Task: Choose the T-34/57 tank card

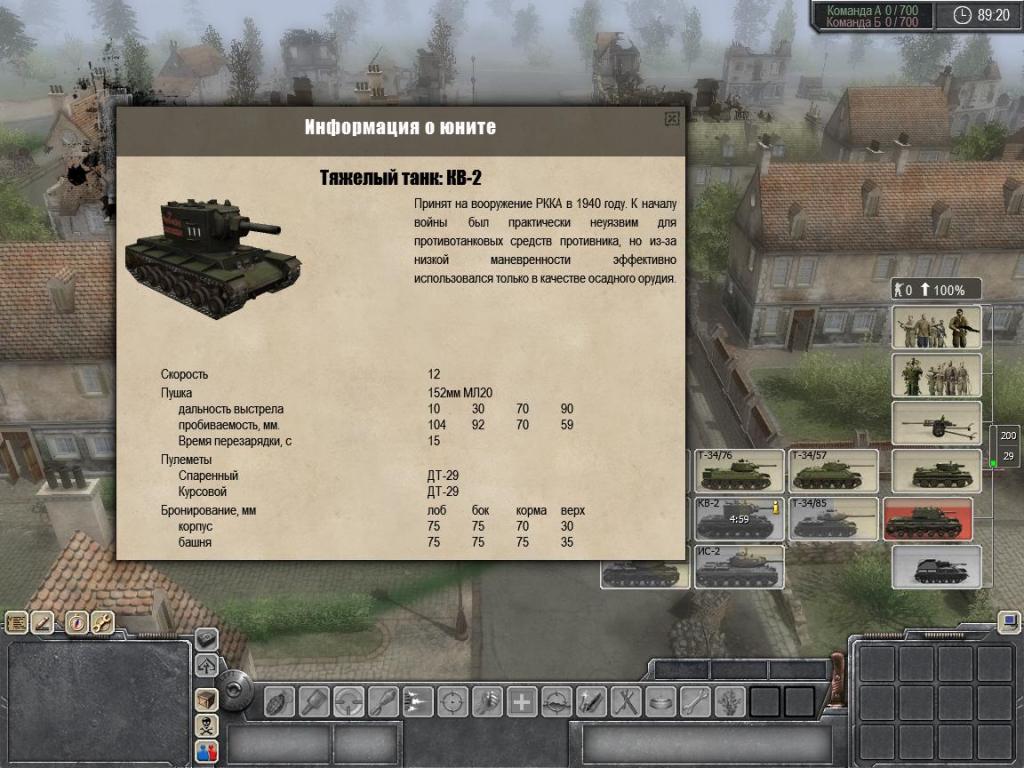Action: coord(833,471)
